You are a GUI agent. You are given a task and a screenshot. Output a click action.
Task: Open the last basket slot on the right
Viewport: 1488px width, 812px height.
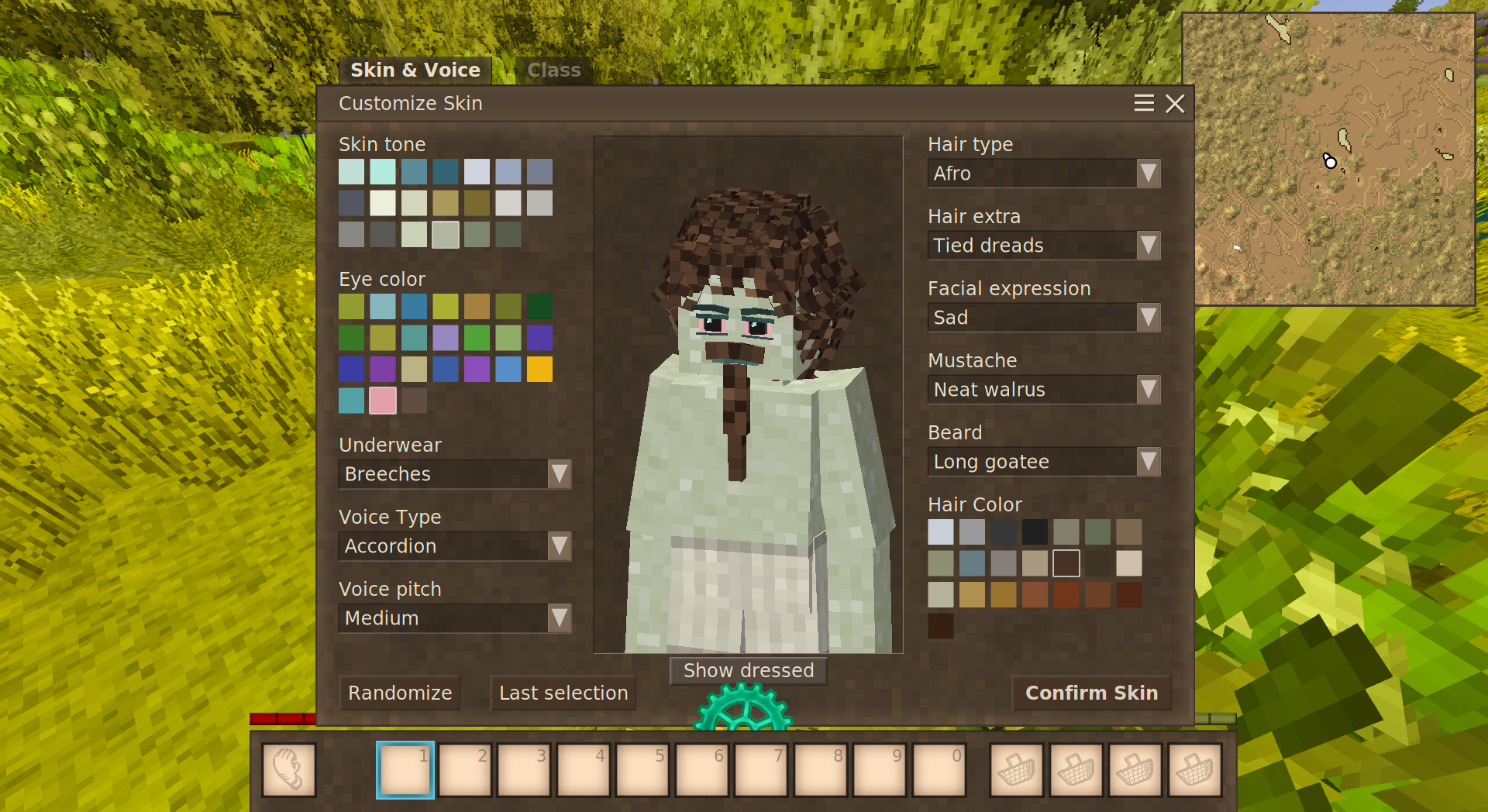1194,770
